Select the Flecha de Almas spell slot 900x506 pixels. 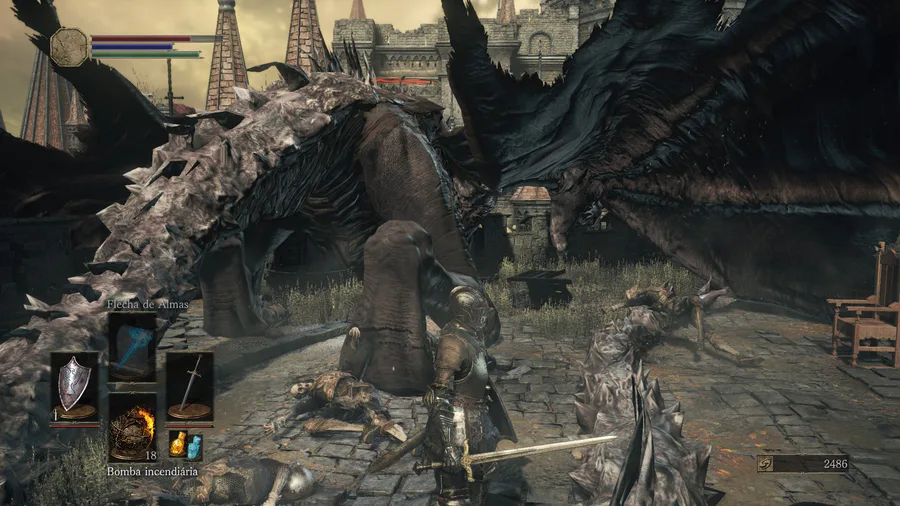pos(132,346)
